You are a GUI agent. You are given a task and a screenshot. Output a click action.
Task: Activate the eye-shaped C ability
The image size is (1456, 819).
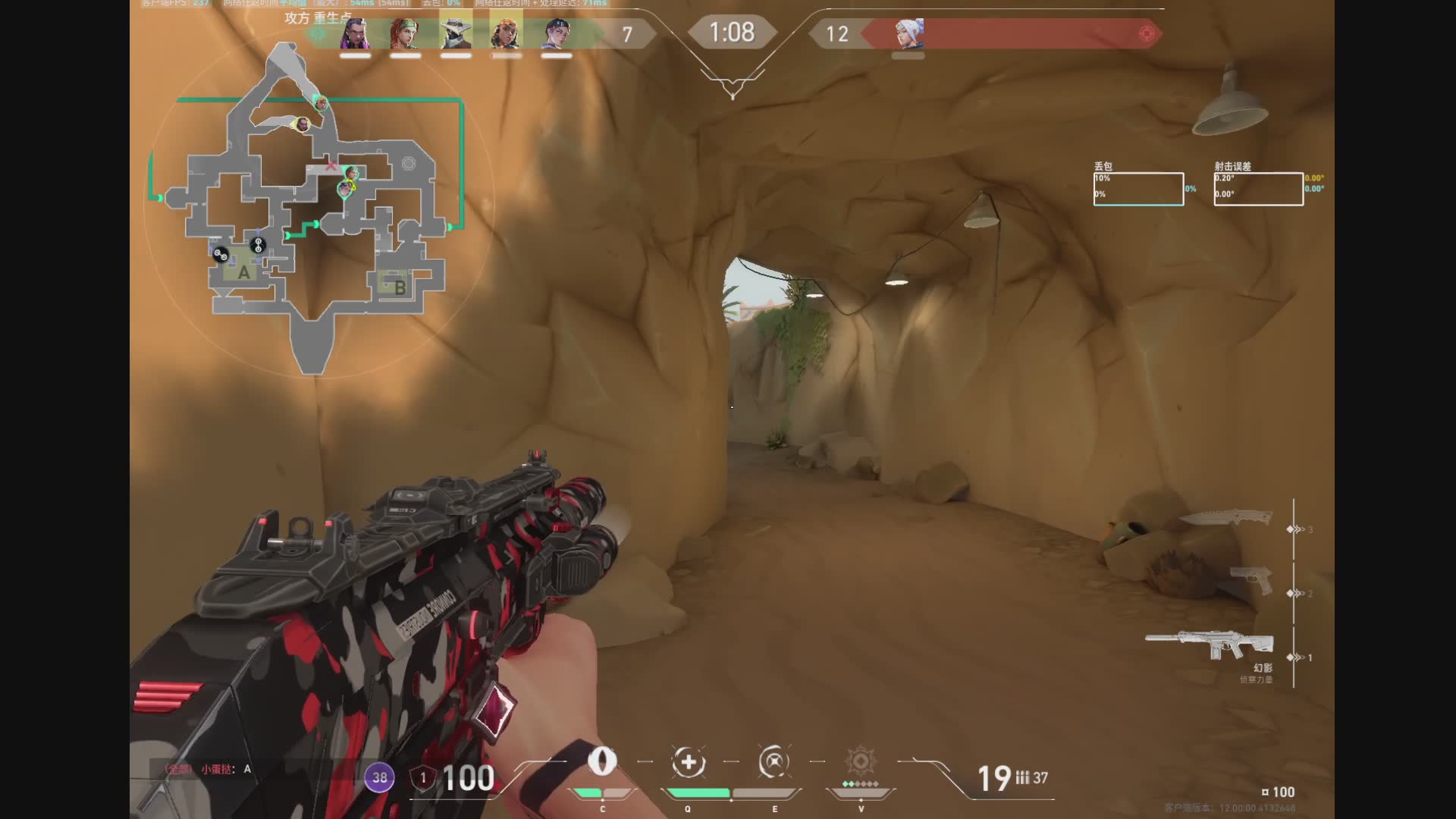602,761
